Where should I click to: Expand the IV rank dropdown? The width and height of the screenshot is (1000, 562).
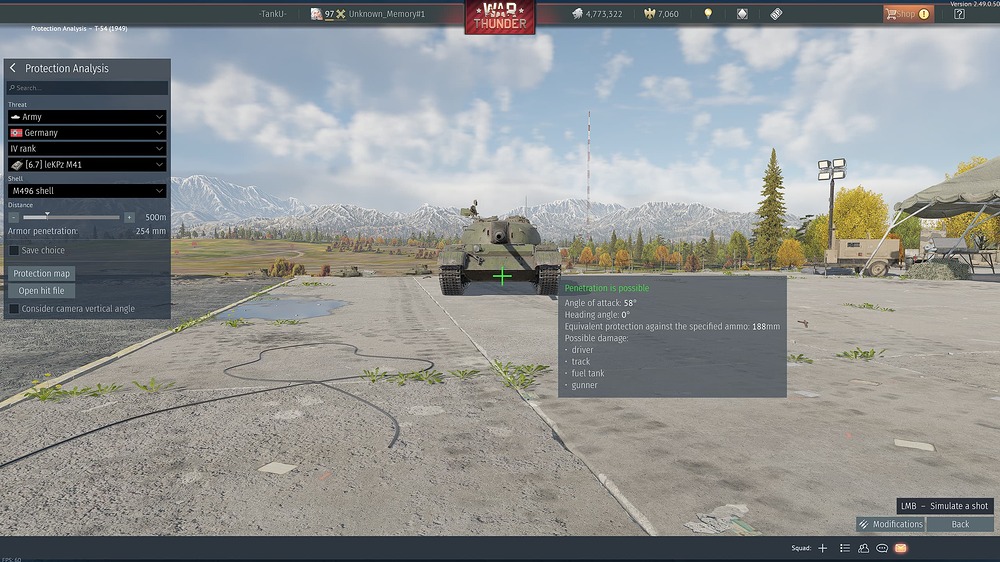point(87,149)
